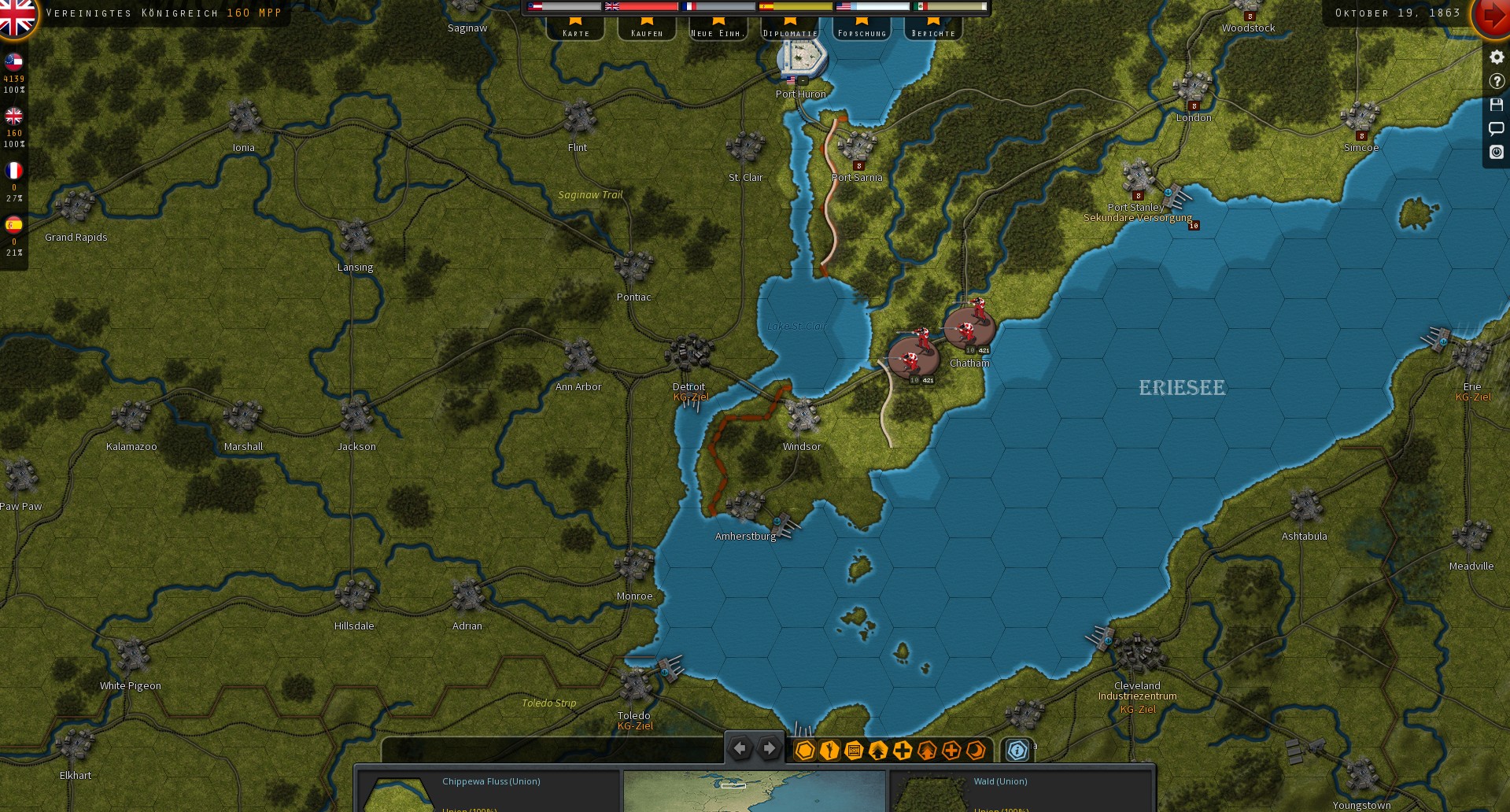Open the chat bubble icon on the right
This screenshot has width=1510, height=812.
pyautogui.click(x=1497, y=128)
